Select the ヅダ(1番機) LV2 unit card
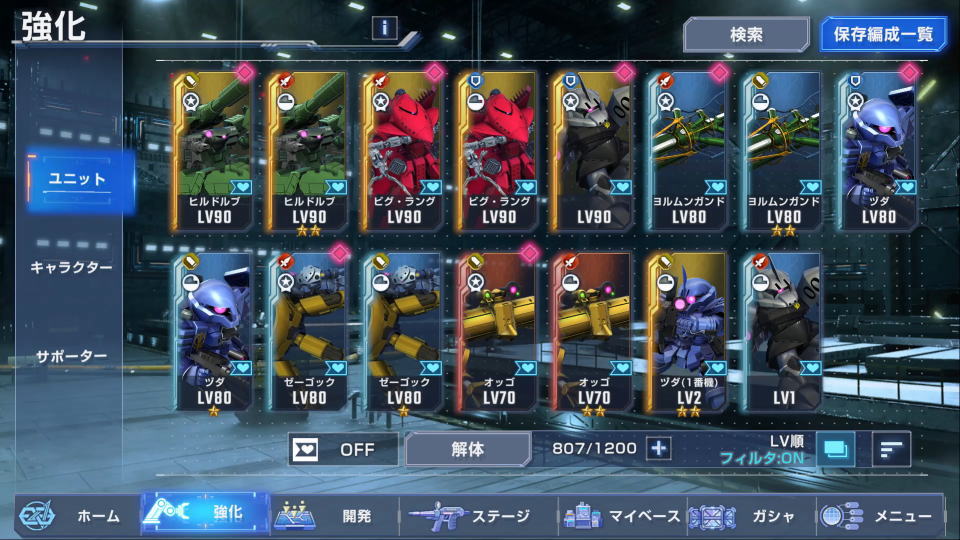This screenshot has width=960, height=540. point(688,332)
